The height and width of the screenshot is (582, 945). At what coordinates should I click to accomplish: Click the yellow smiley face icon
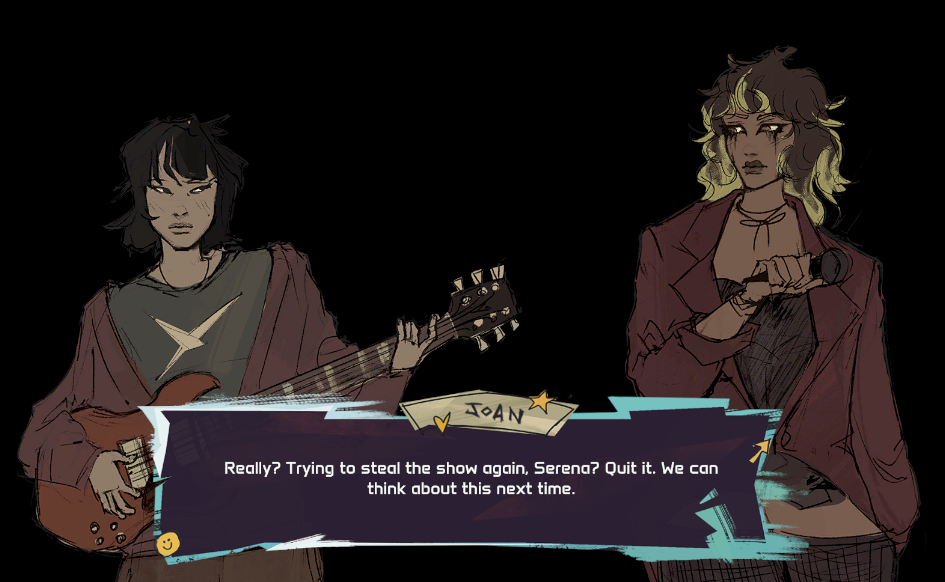(168, 543)
